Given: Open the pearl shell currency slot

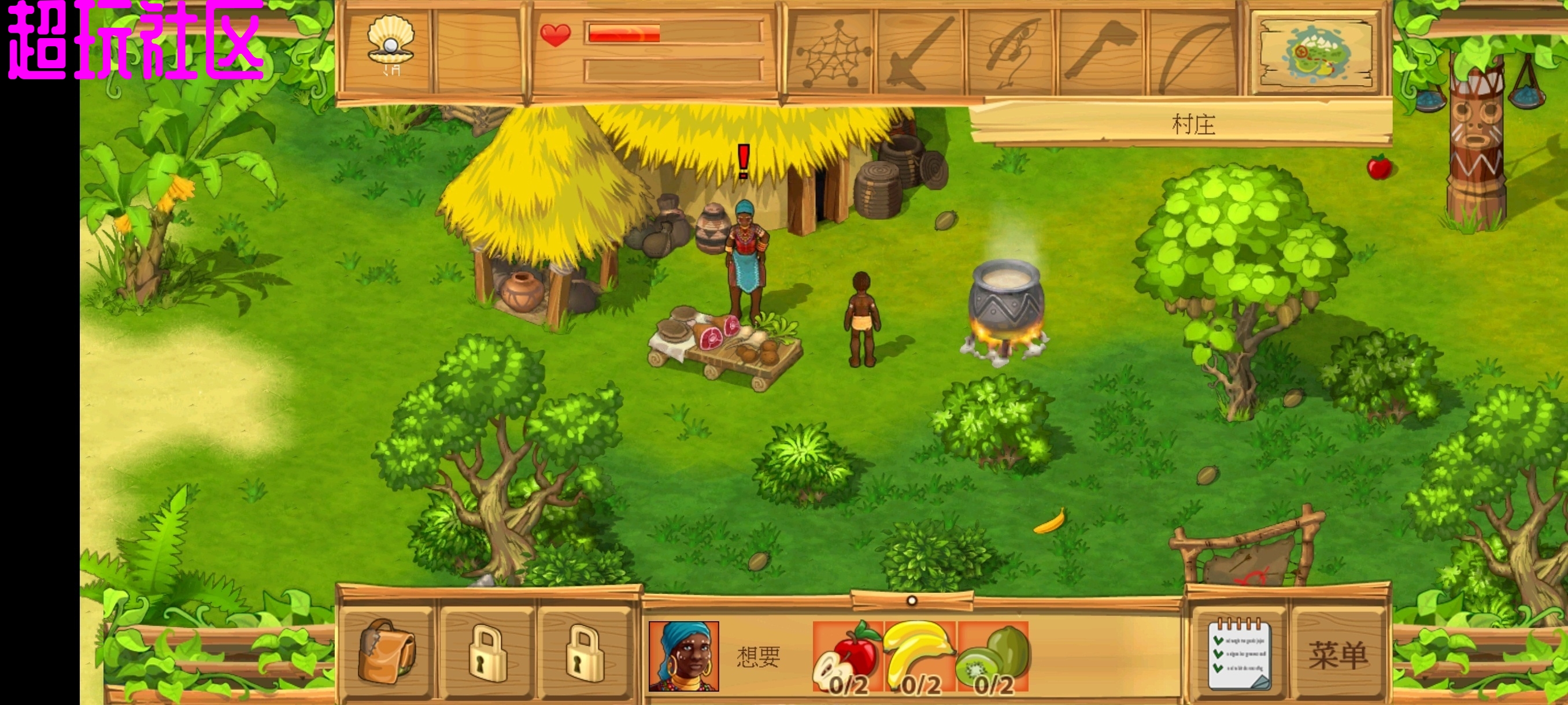Looking at the screenshot, I should tap(390, 46).
